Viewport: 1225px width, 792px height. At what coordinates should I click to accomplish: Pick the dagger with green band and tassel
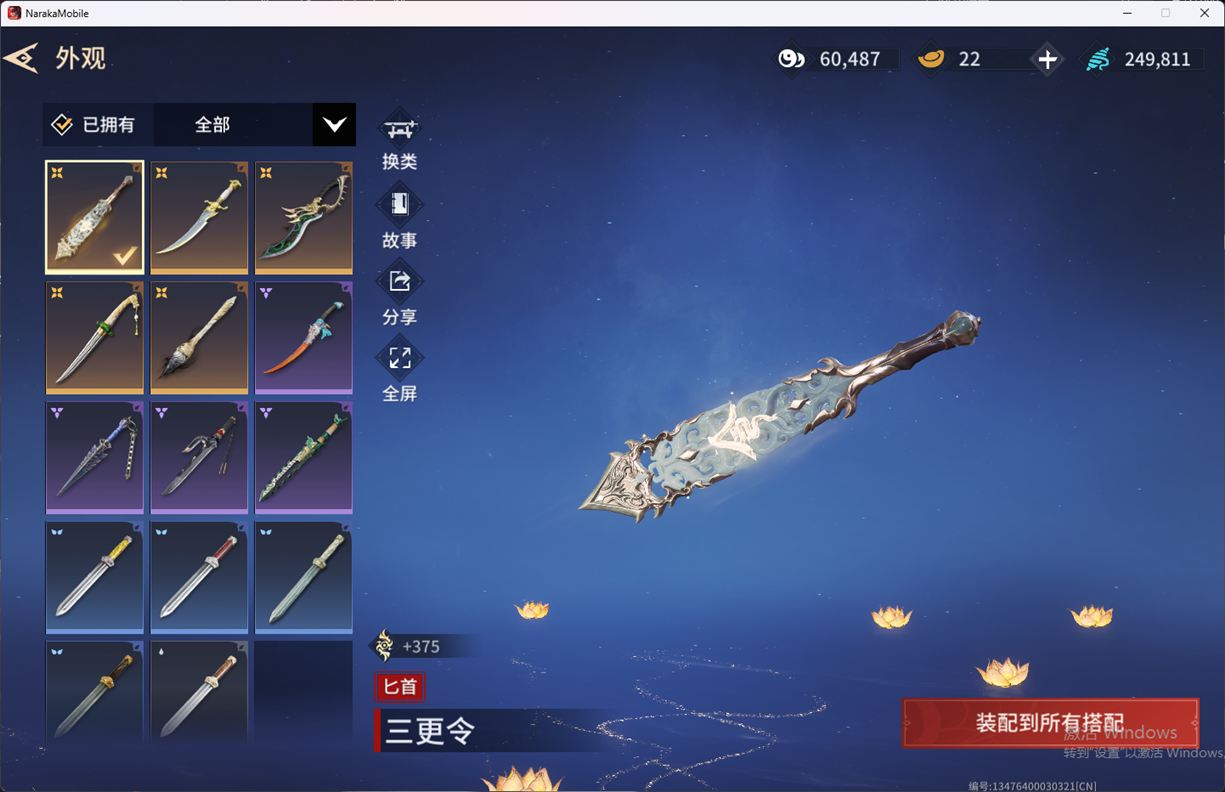pyautogui.click(x=95, y=337)
